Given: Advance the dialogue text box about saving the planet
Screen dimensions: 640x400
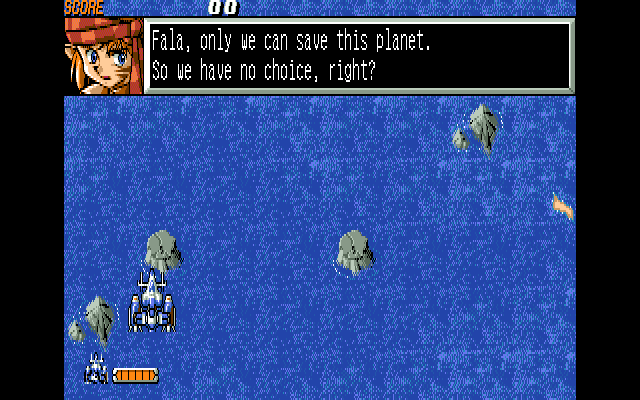Looking at the screenshot, I should 358,56.
